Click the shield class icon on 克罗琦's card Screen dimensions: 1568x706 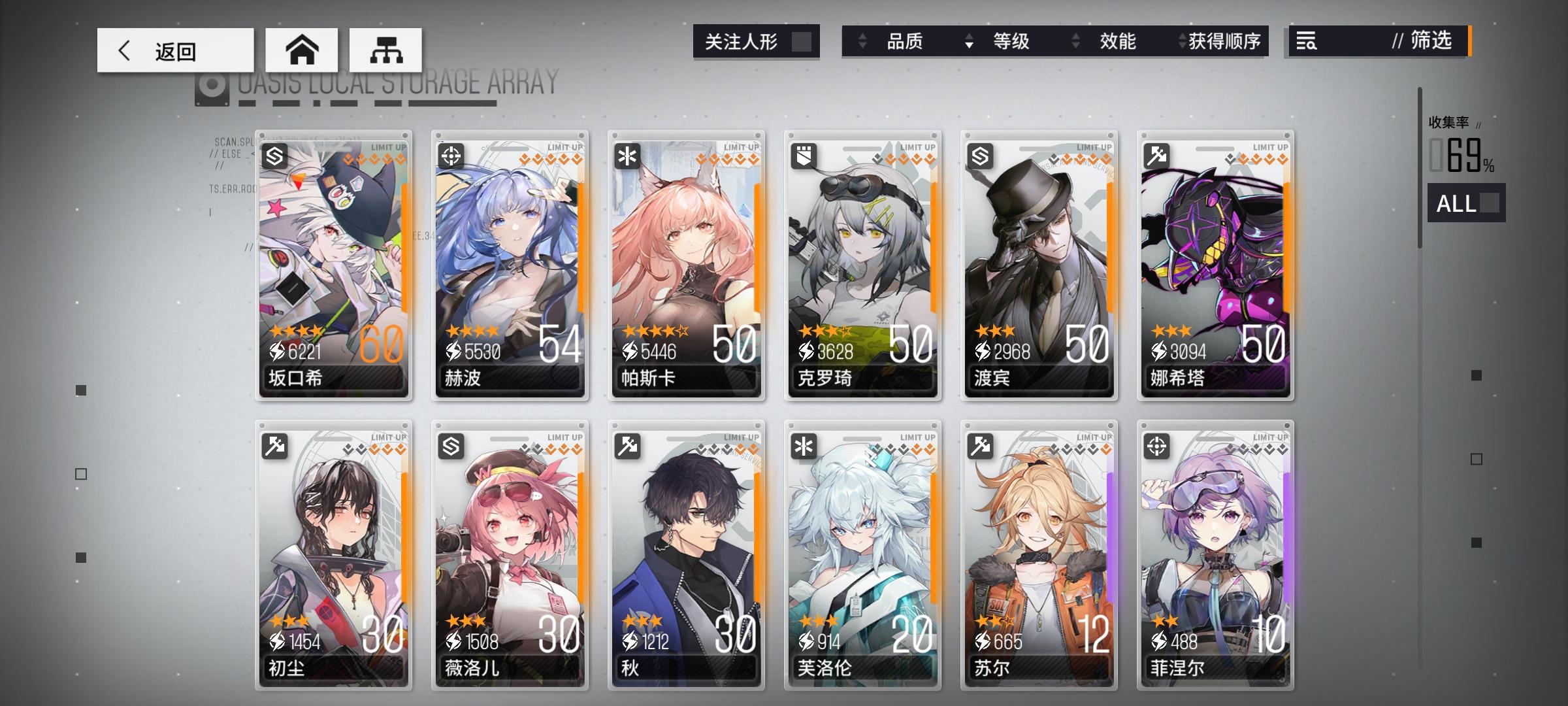[804, 154]
